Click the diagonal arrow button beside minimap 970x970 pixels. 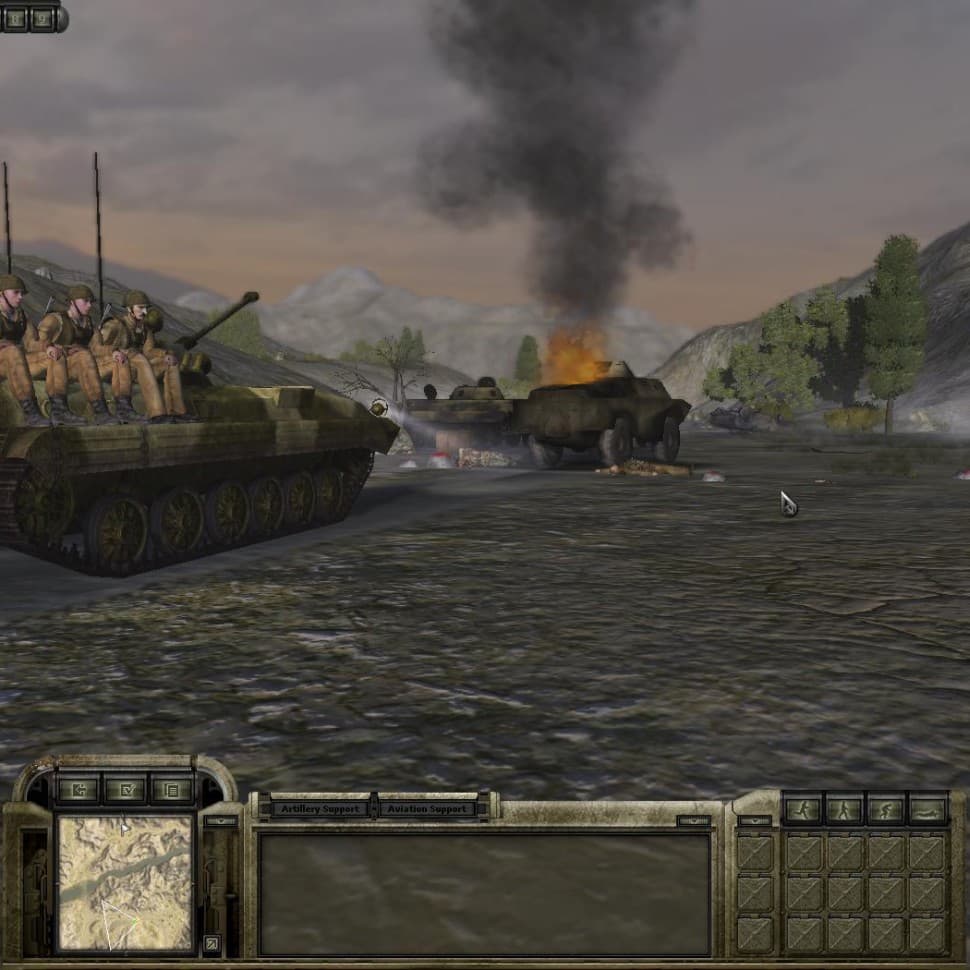tap(211, 942)
